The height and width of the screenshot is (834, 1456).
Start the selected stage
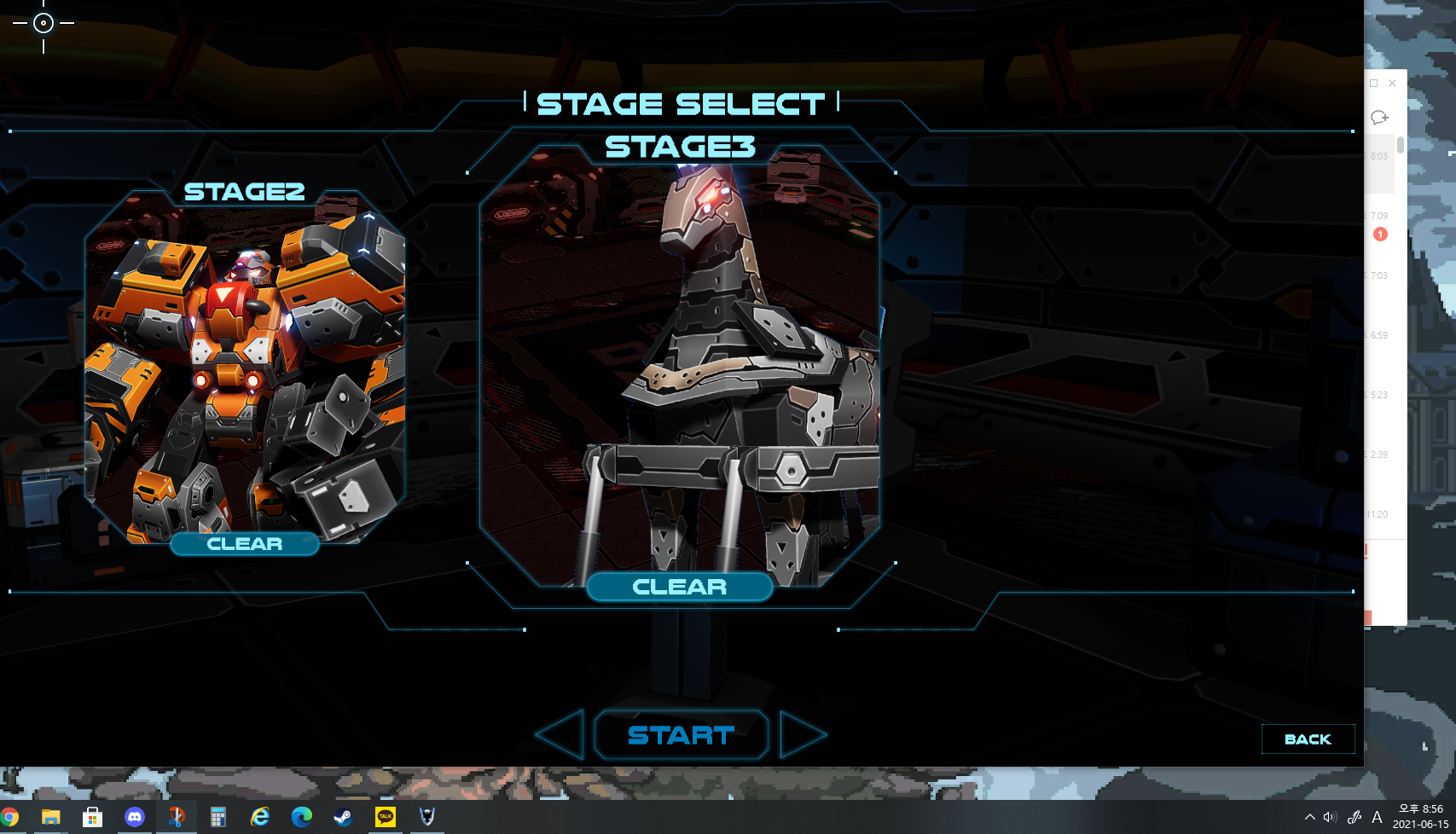tap(681, 735)
